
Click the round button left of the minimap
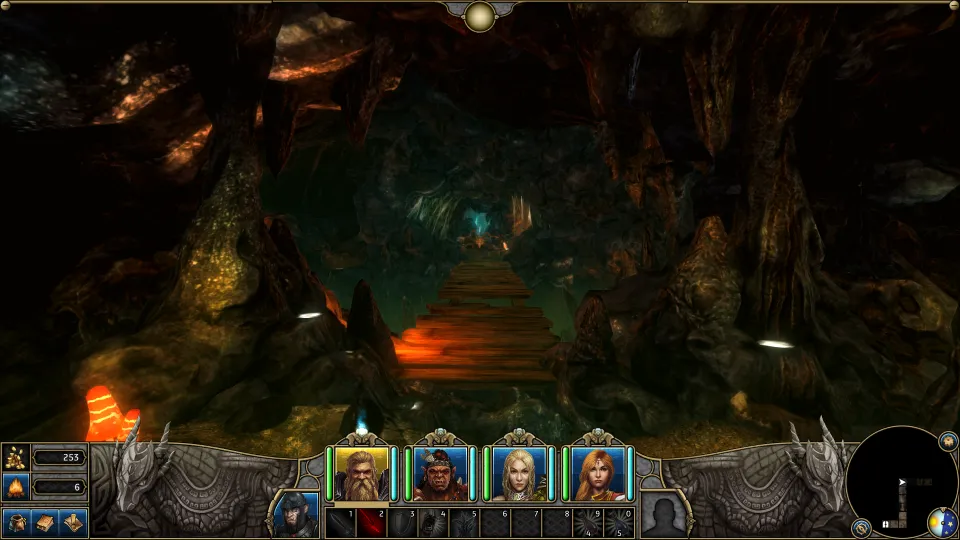click(860, 526)
